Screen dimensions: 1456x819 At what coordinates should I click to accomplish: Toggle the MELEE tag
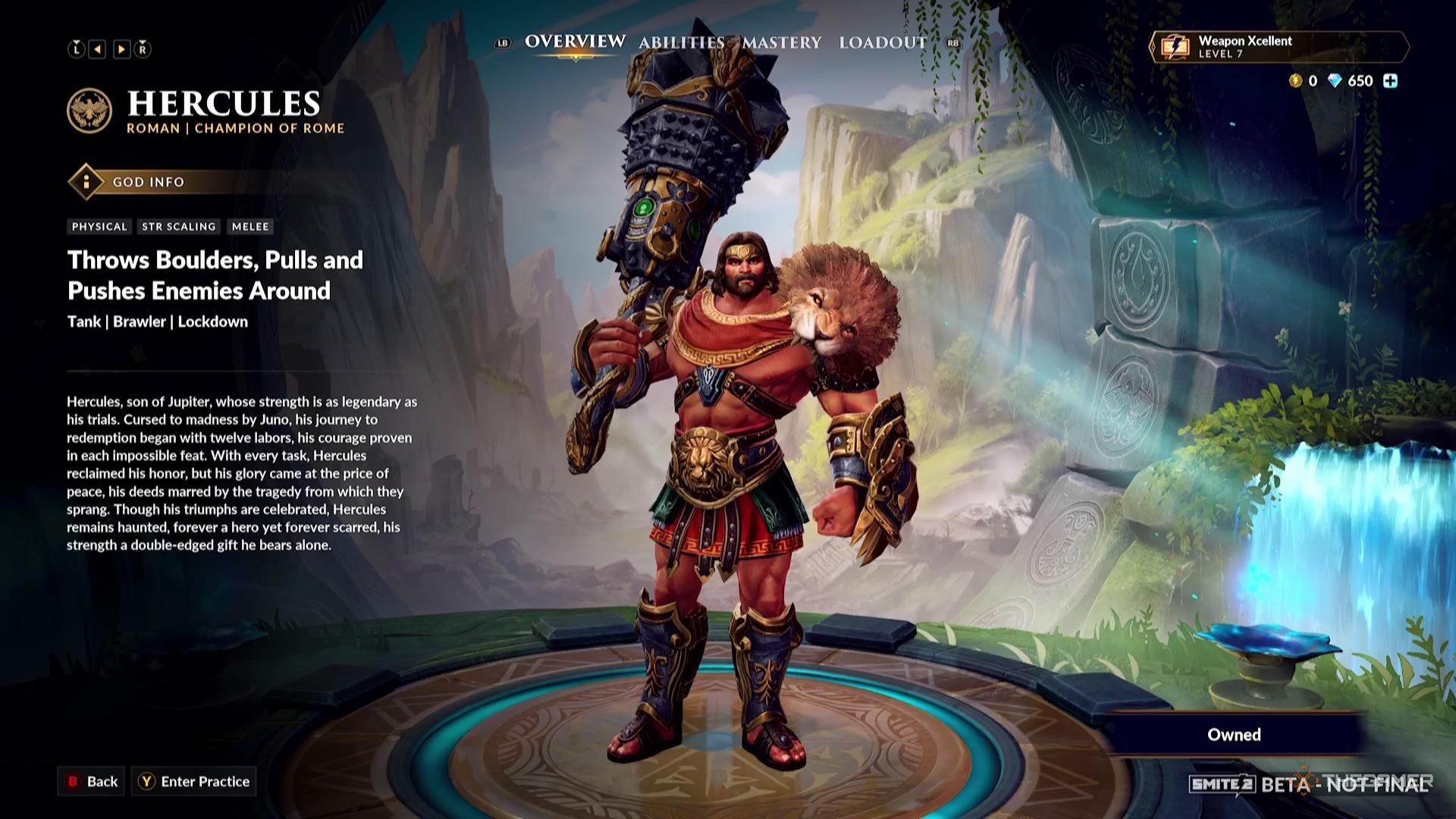tap(250, 226)
